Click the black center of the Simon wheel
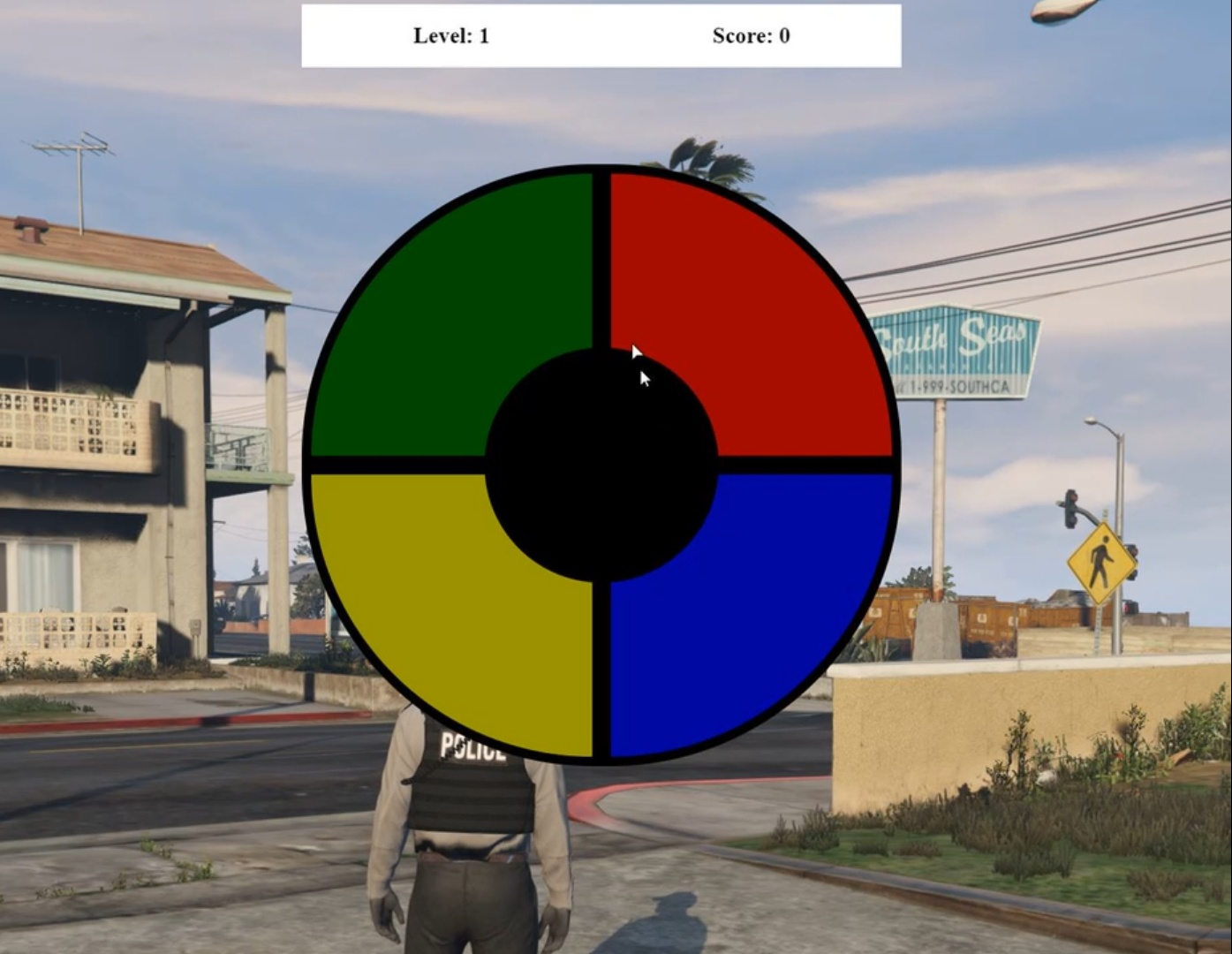The width and height of the screenshot is (1232, 954). [601, 459]
